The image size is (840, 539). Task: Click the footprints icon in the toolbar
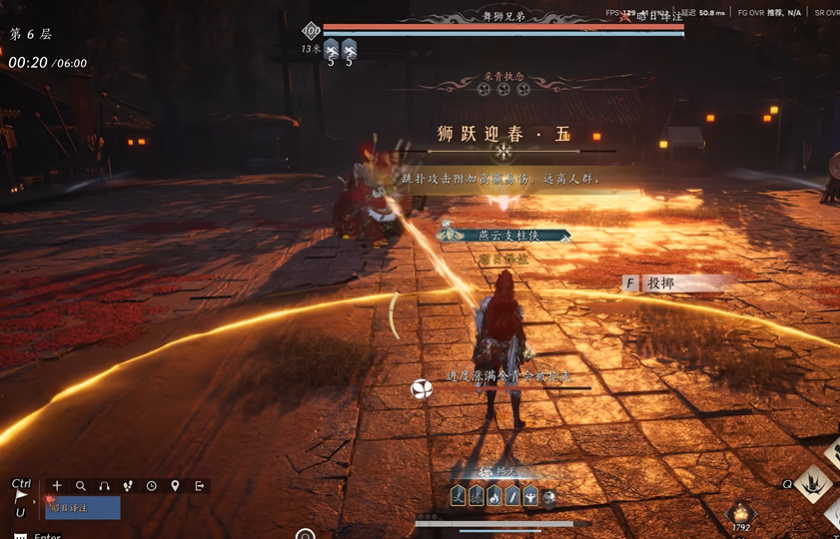128,486
